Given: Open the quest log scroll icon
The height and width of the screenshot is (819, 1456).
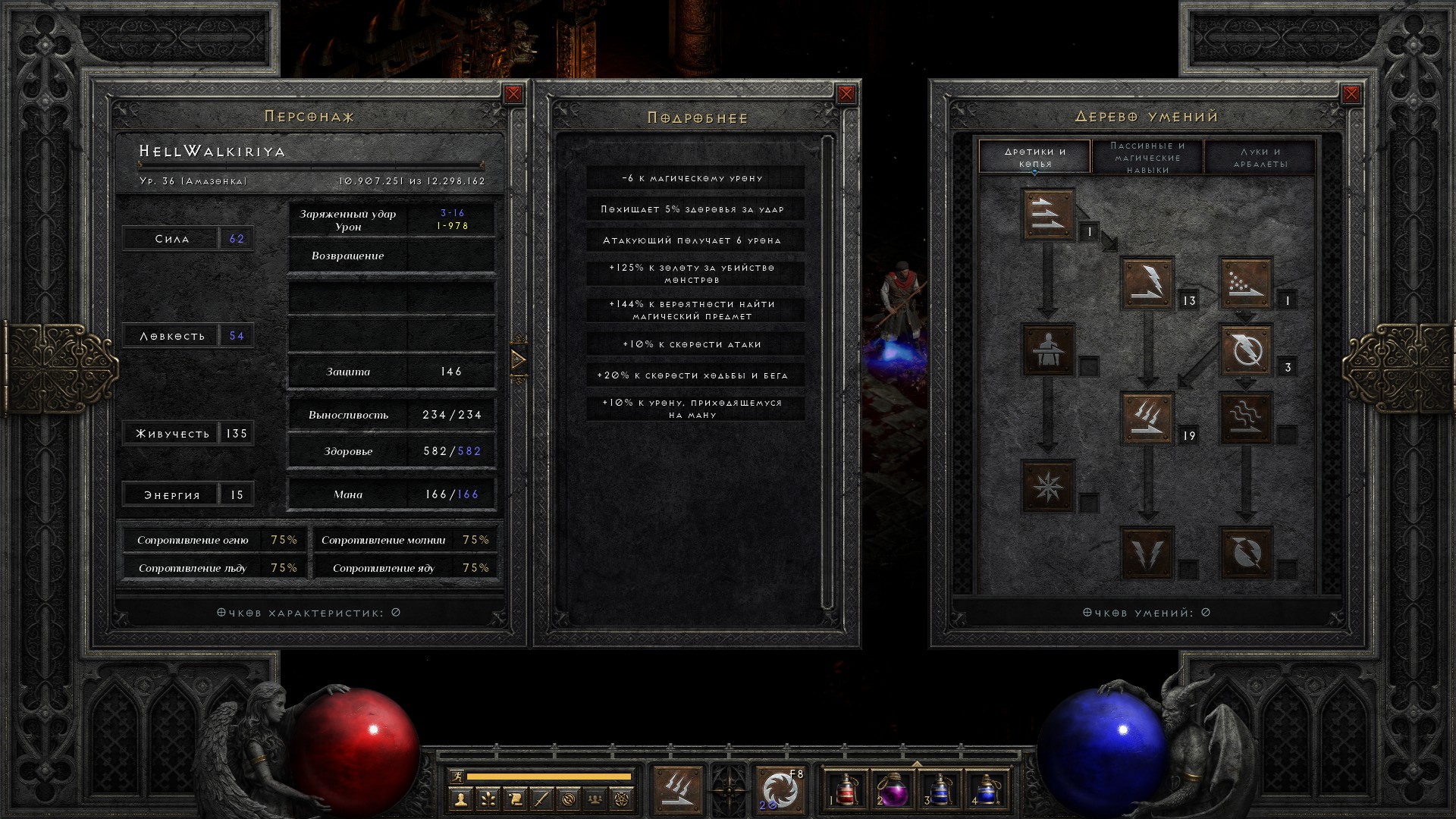Looking at the screenshot, I should click(514, 799).
